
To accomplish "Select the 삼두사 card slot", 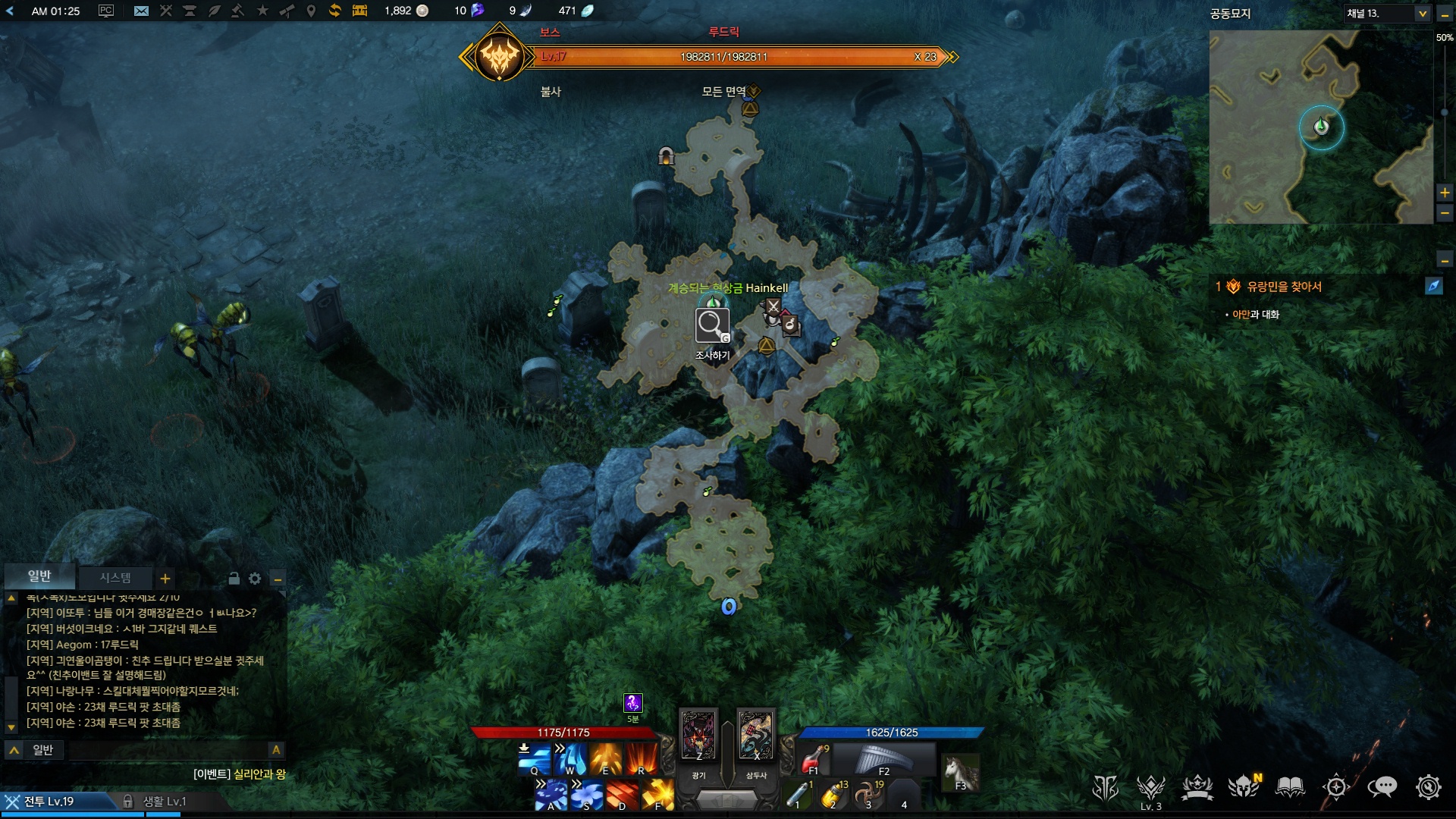I will click(x=756, y=736).
